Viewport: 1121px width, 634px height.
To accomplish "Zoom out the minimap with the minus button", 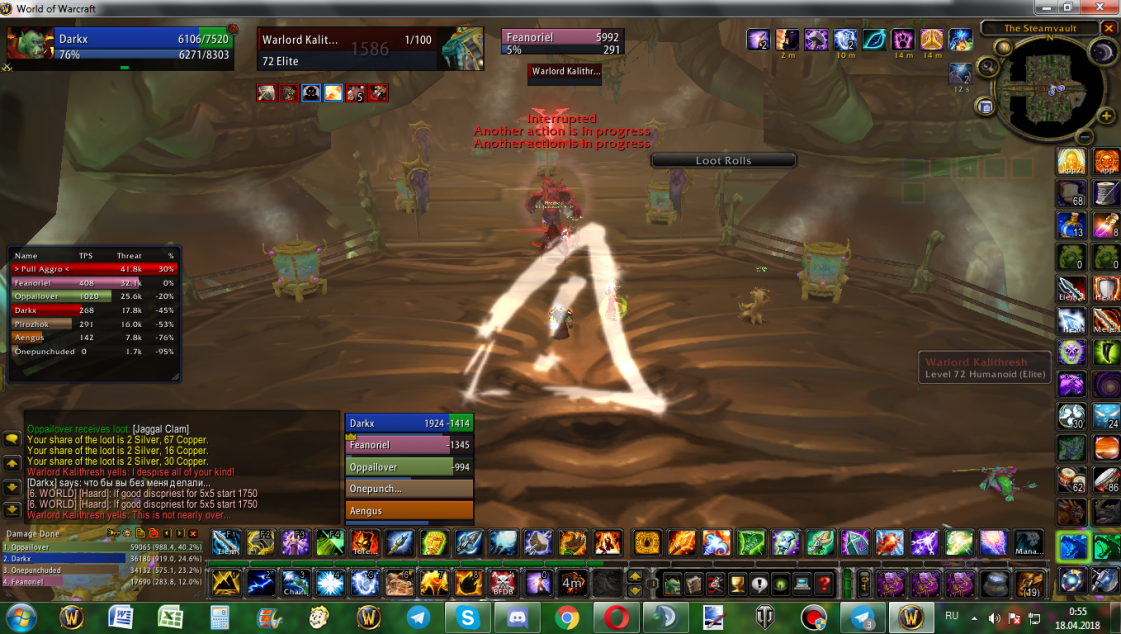I will 1085,136.
